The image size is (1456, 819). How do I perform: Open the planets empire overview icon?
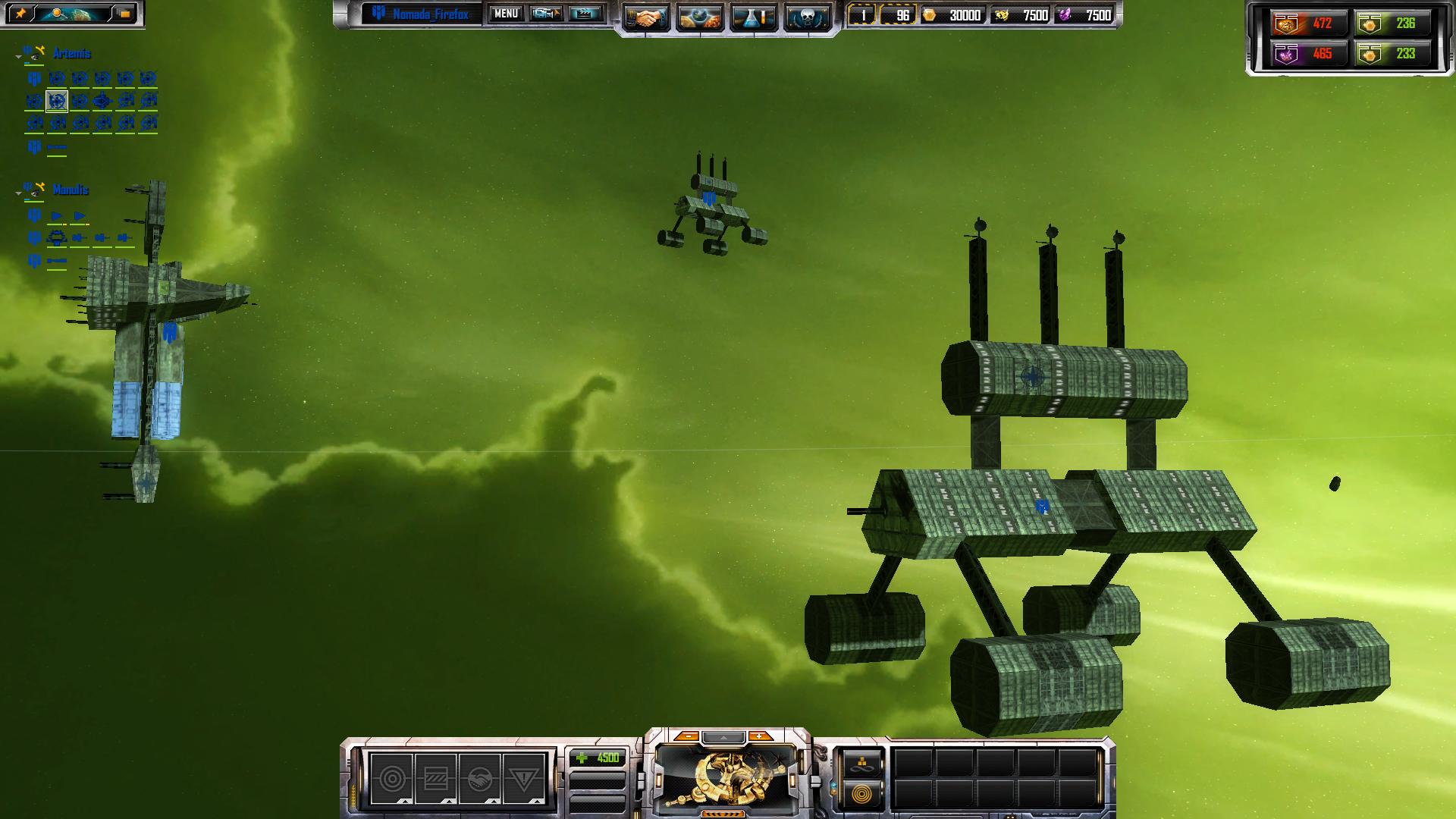[699, 17]
